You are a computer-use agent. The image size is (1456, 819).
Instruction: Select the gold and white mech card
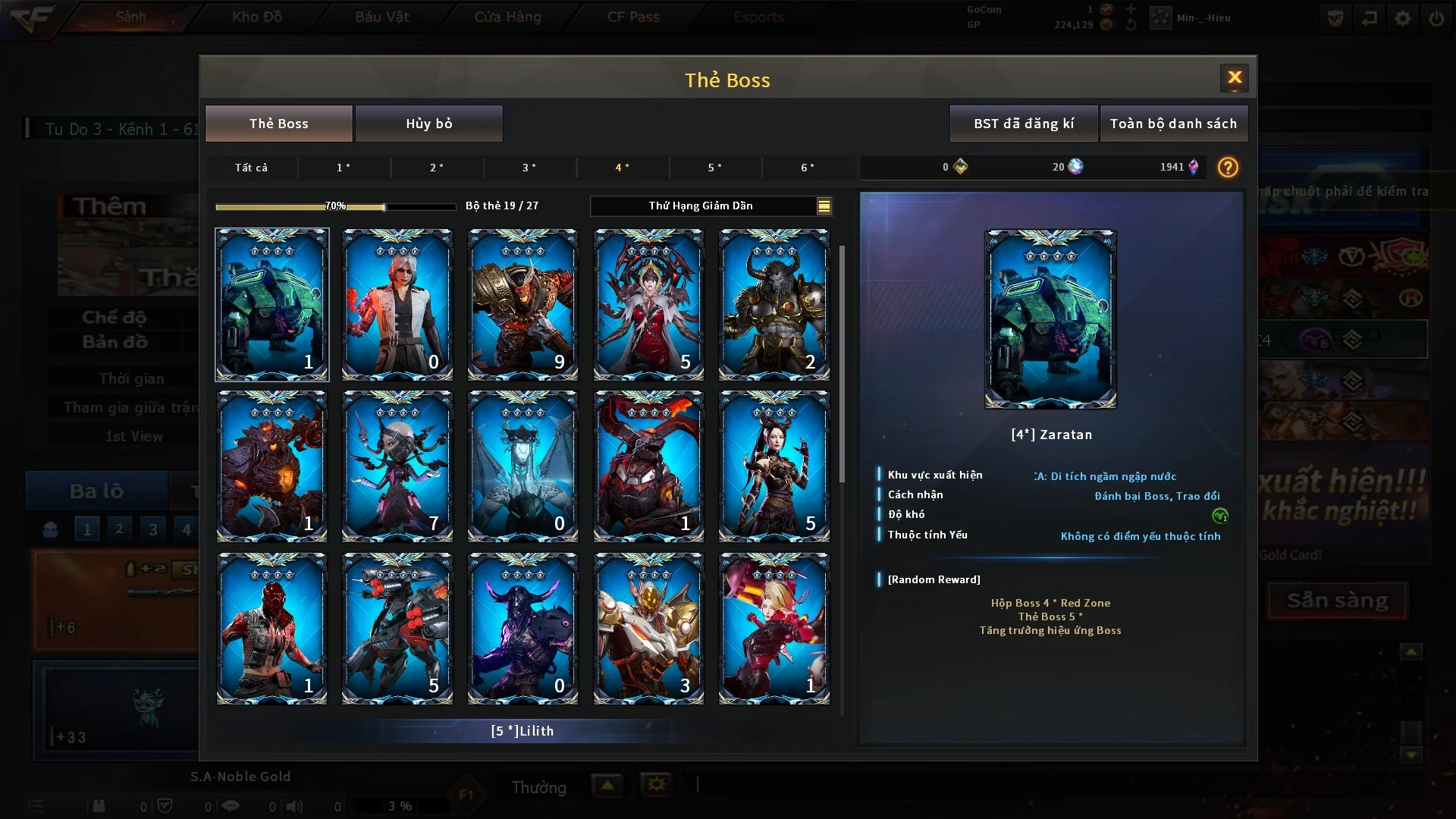coord(648,628)
